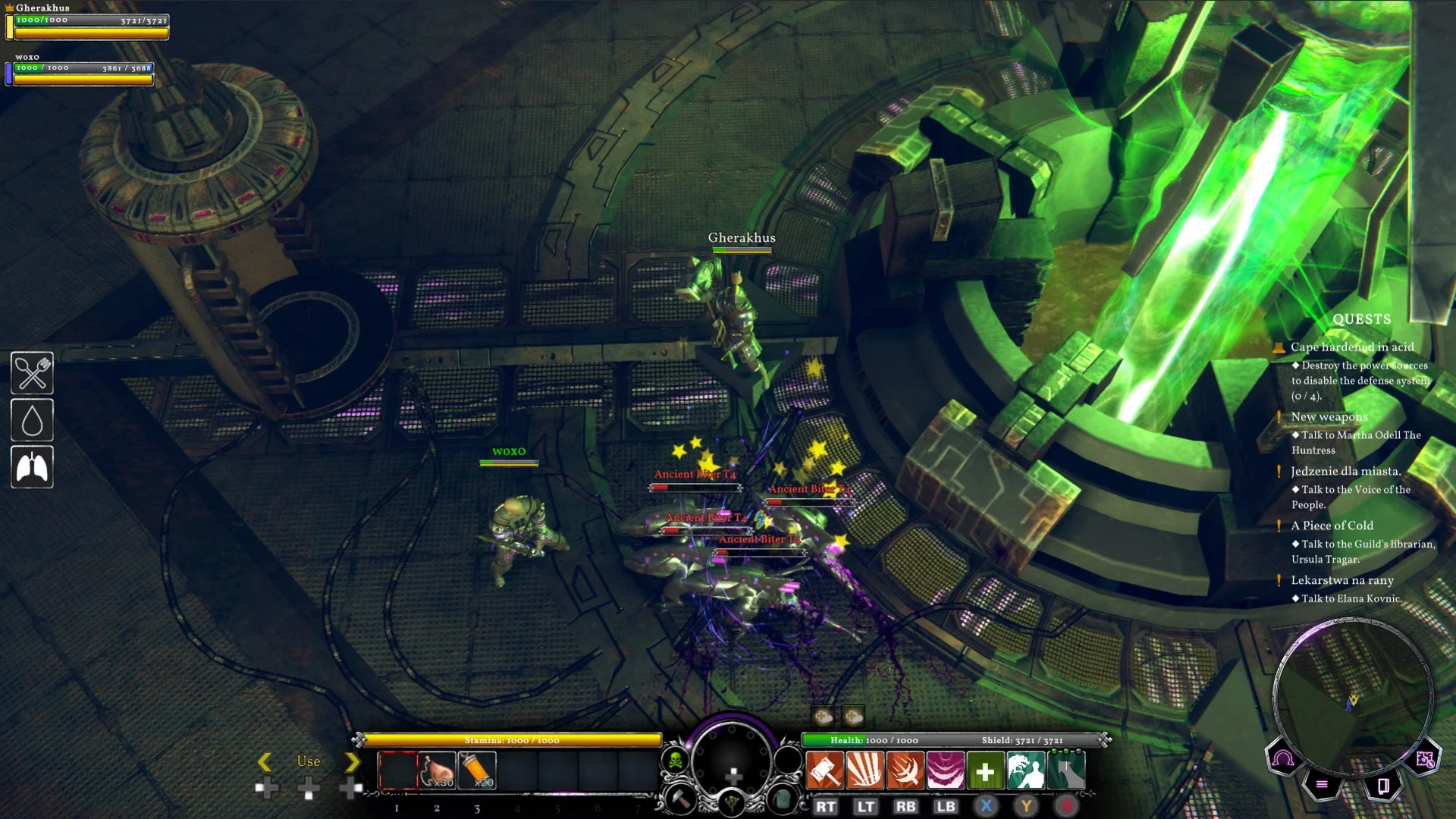Activate the hammer strike ability
This screenshot has height=819, width=1456.
click(824, 771)
